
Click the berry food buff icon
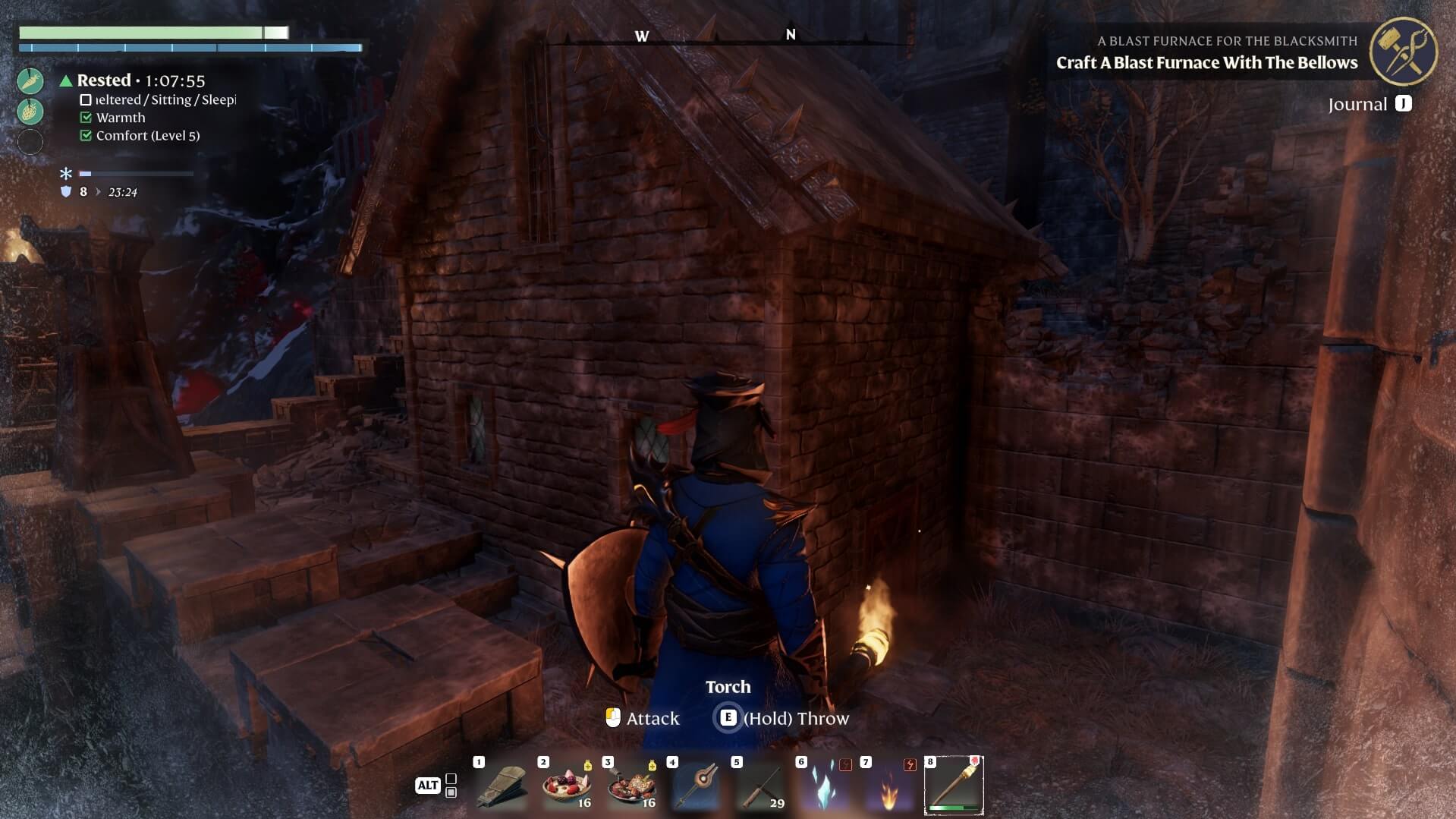(30, 111)
